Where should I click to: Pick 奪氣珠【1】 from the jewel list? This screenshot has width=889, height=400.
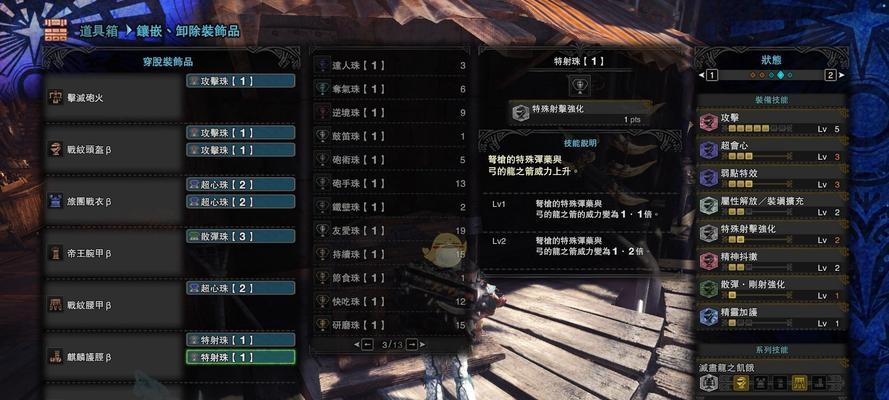[x=392, y=89]
